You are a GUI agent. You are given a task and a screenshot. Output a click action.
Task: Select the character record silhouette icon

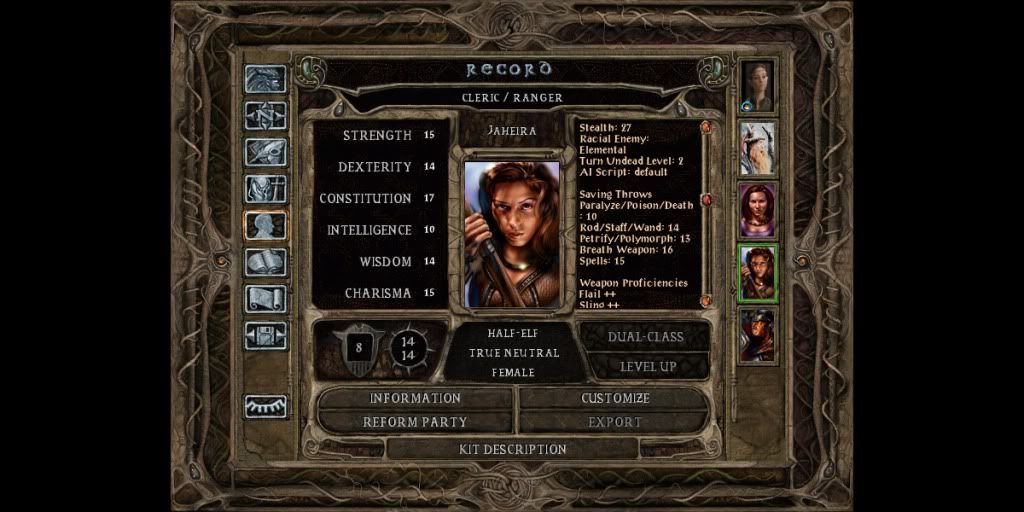(266, 226)
